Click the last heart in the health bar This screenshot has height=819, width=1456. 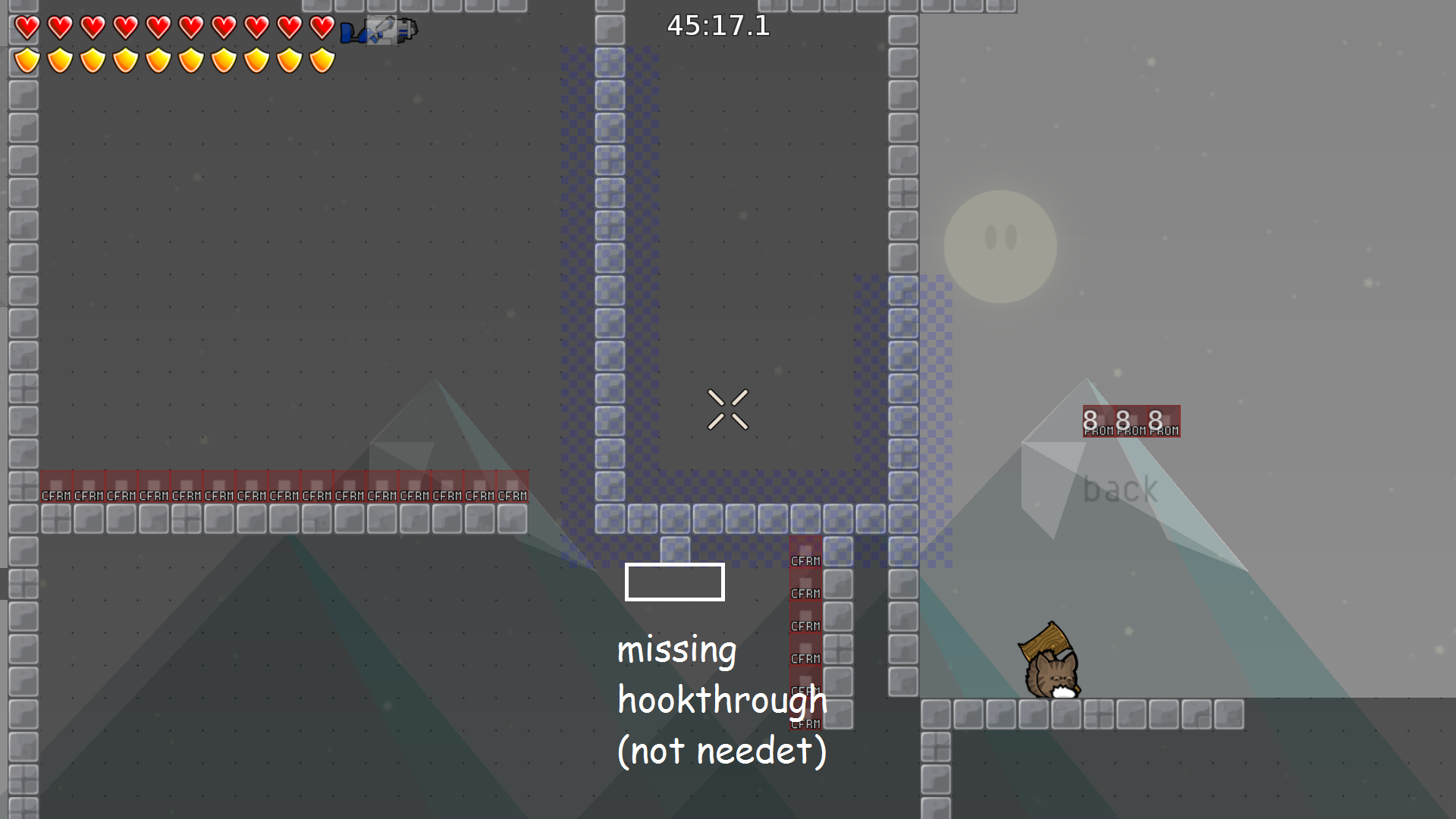point(321,28)
